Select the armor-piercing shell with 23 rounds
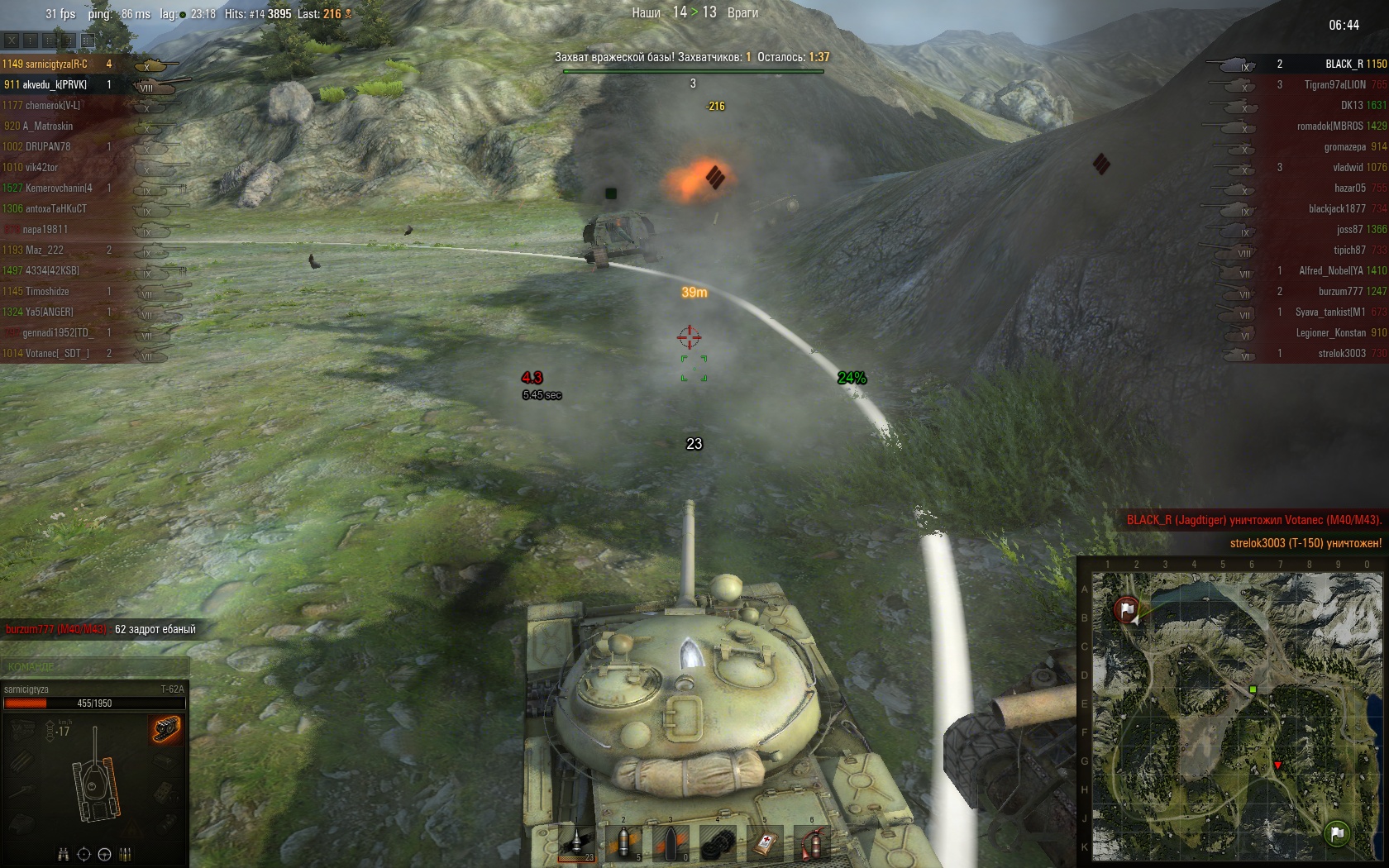1389x868 pixels. tap(577, 842)
